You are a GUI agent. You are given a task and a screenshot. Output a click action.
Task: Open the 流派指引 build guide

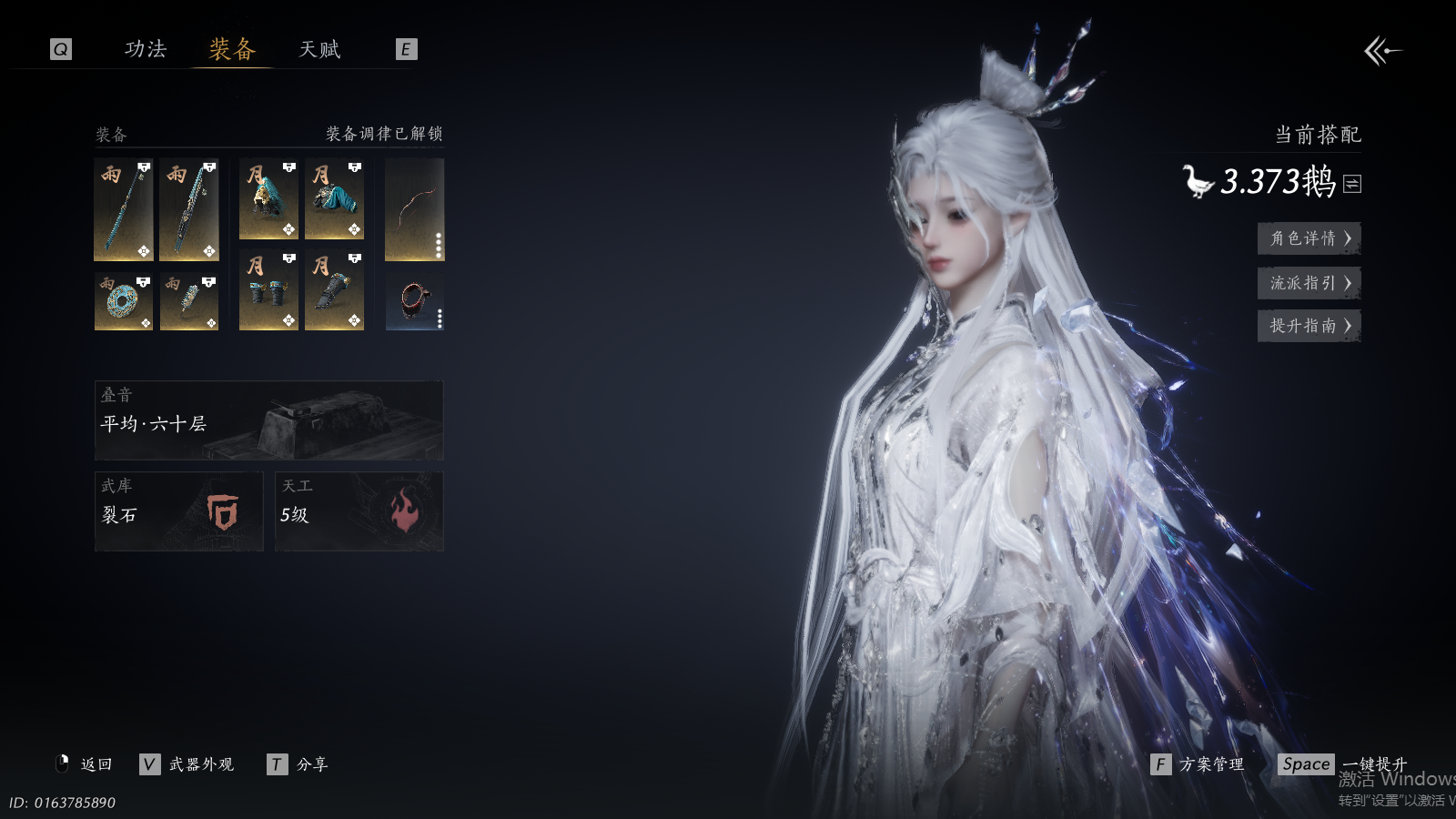pyautogui.click(x=1309, y=283)
